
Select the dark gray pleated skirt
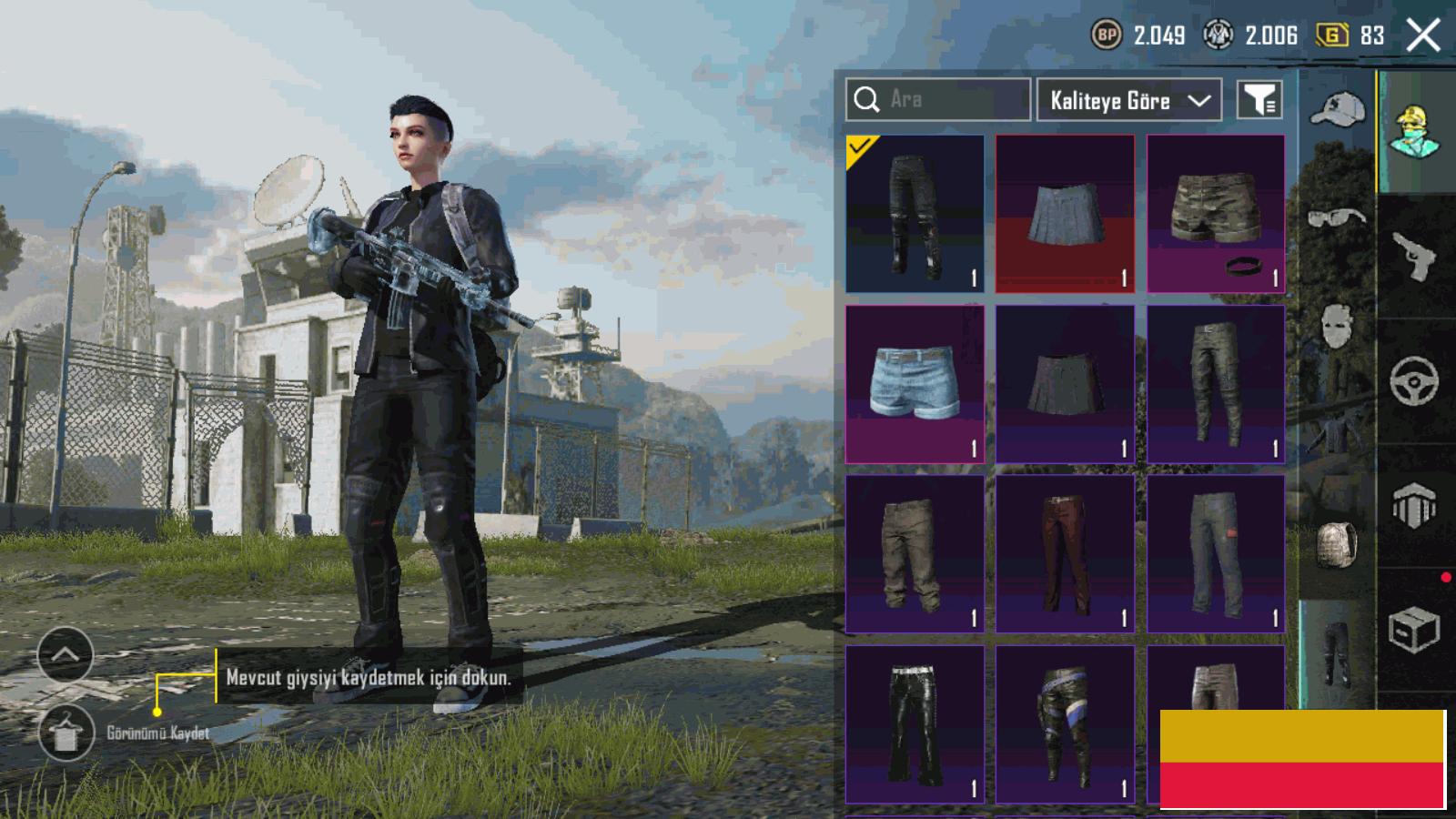coord(1065,383)
